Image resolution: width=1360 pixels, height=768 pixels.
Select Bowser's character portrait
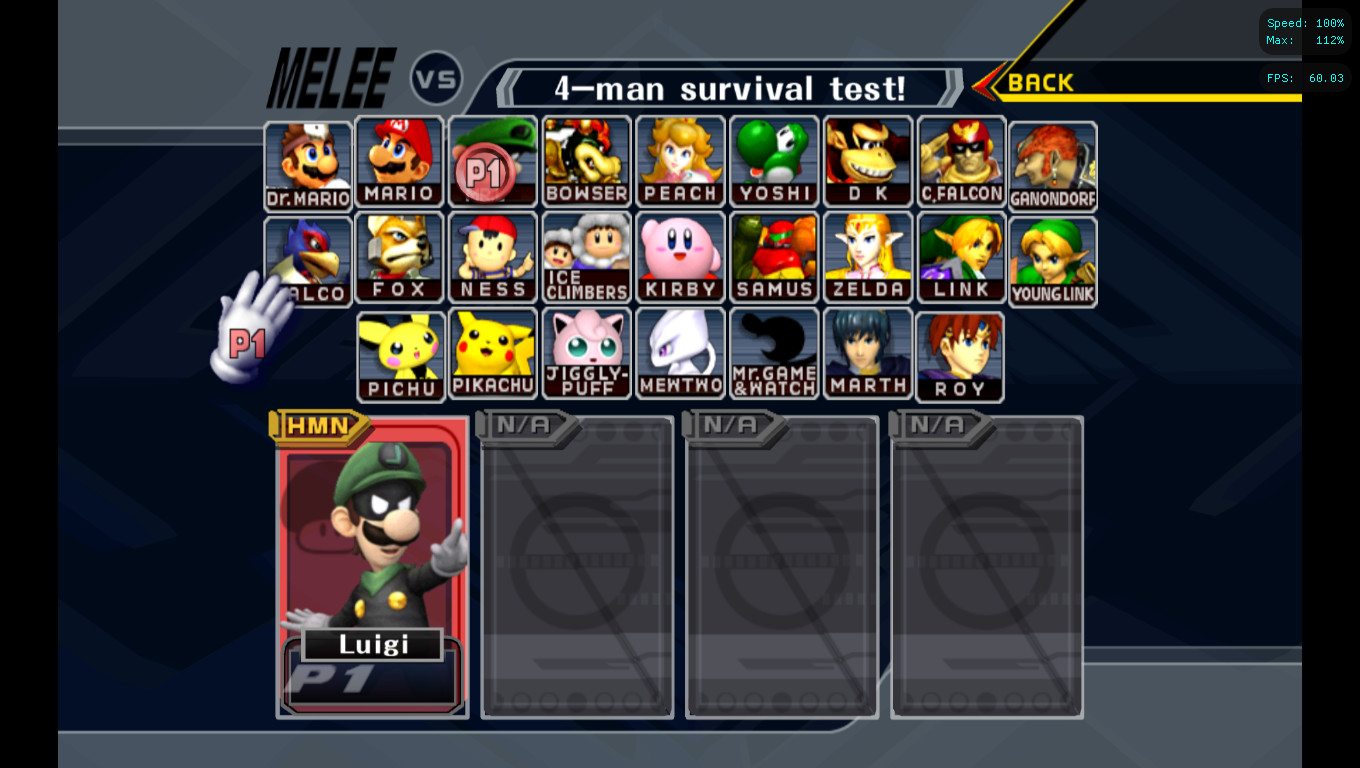click(586, 160)
